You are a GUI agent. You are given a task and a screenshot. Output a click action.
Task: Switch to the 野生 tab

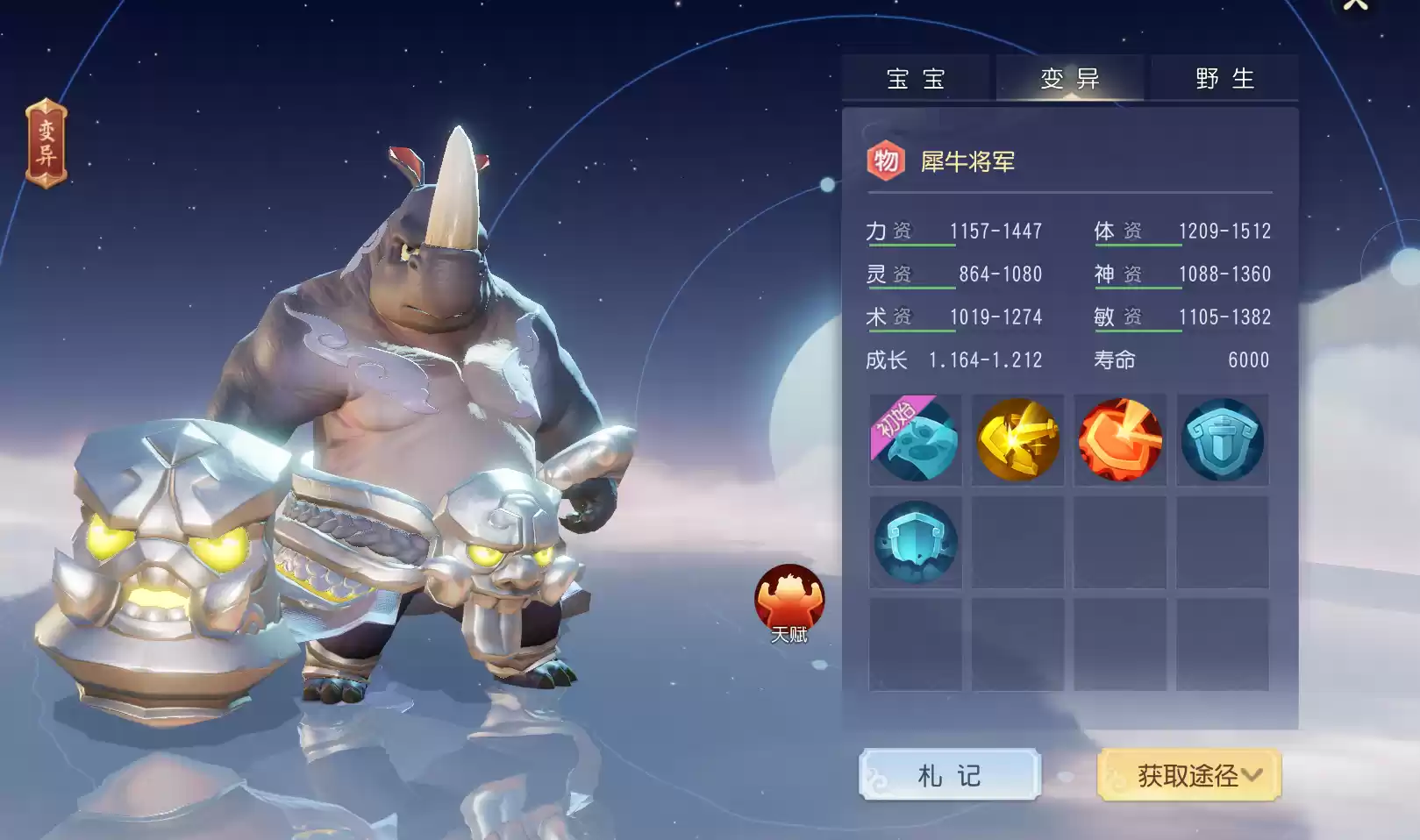[1224, 78]
